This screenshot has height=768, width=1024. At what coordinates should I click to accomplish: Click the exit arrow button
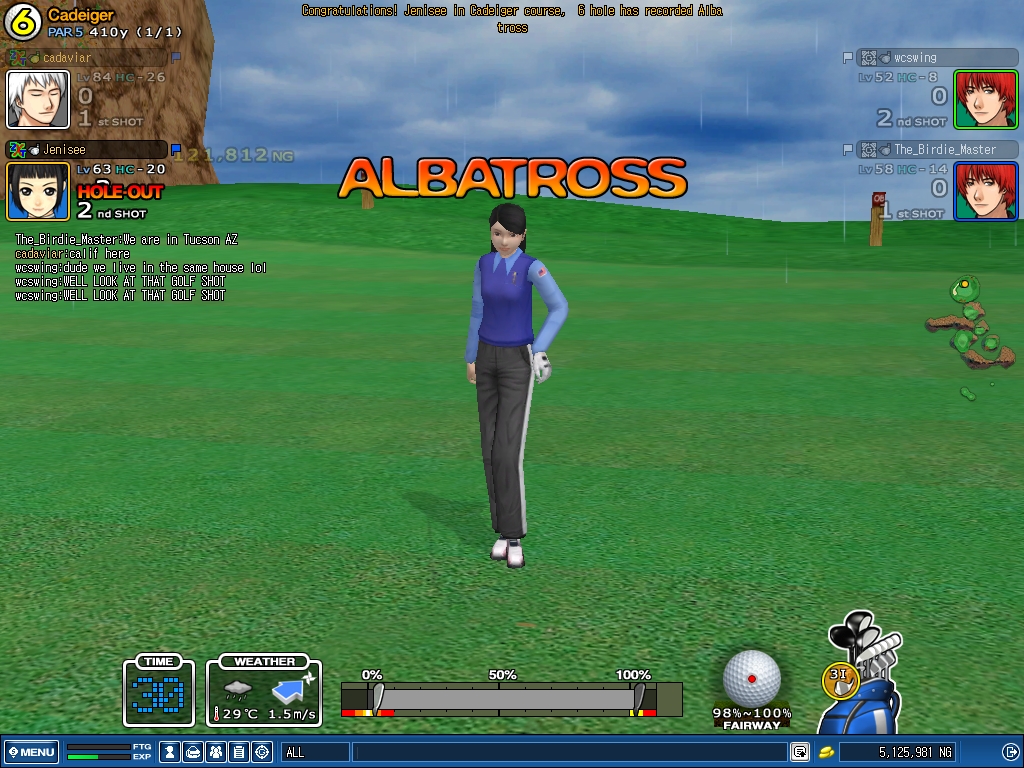click(1010, 752)
